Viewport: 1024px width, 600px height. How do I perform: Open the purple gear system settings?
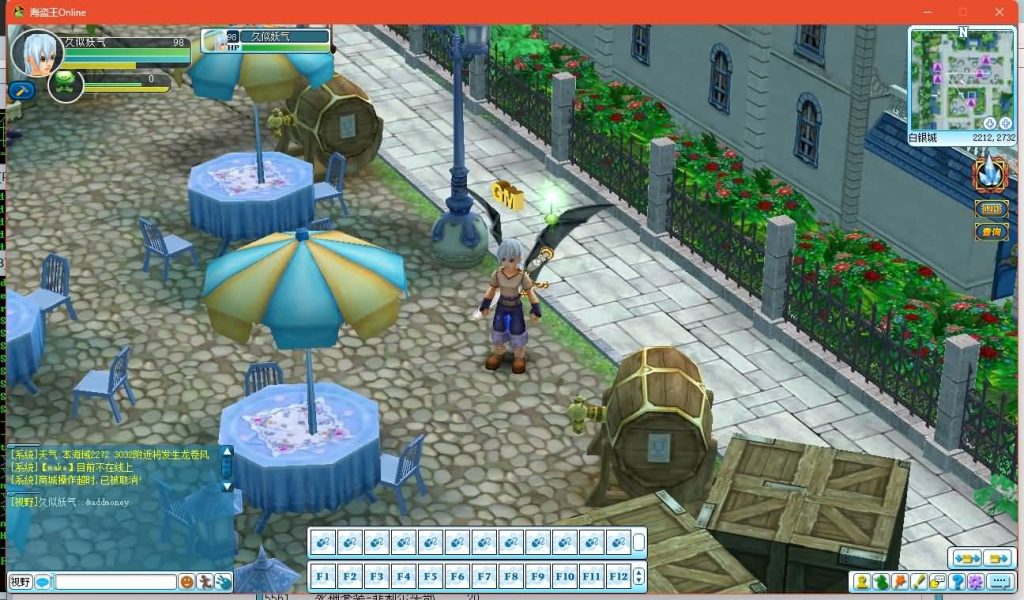point(975,582)
